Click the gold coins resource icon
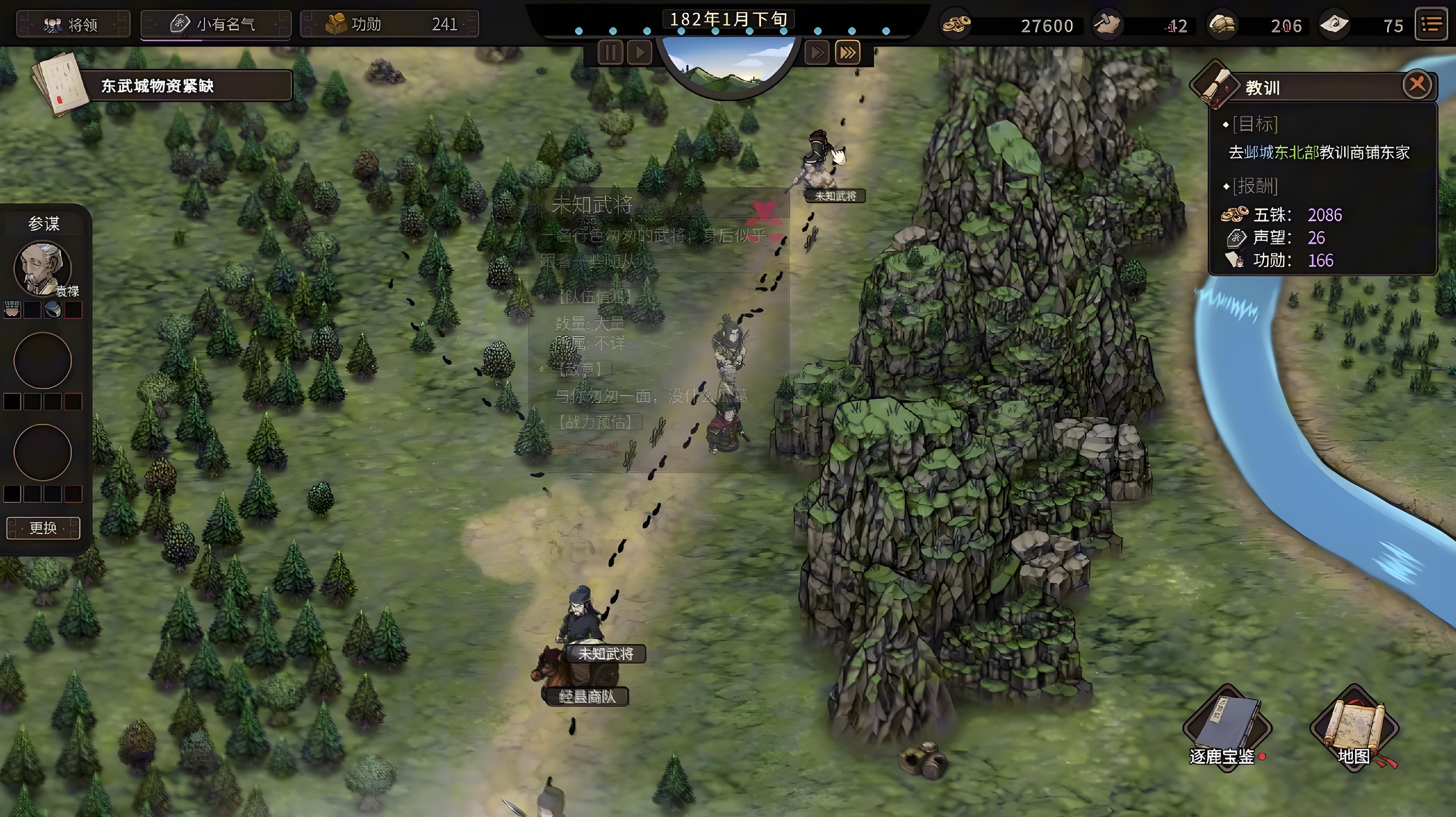This screenshot has height=817, width=1456. 956,25
